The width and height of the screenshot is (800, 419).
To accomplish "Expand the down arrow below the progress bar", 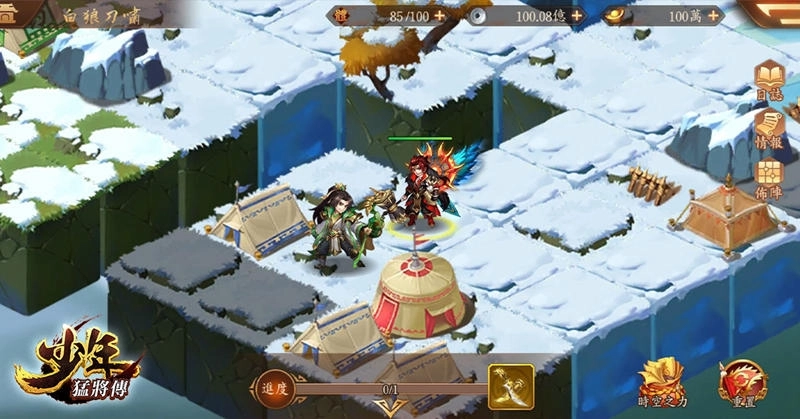I will coord(383,407).
